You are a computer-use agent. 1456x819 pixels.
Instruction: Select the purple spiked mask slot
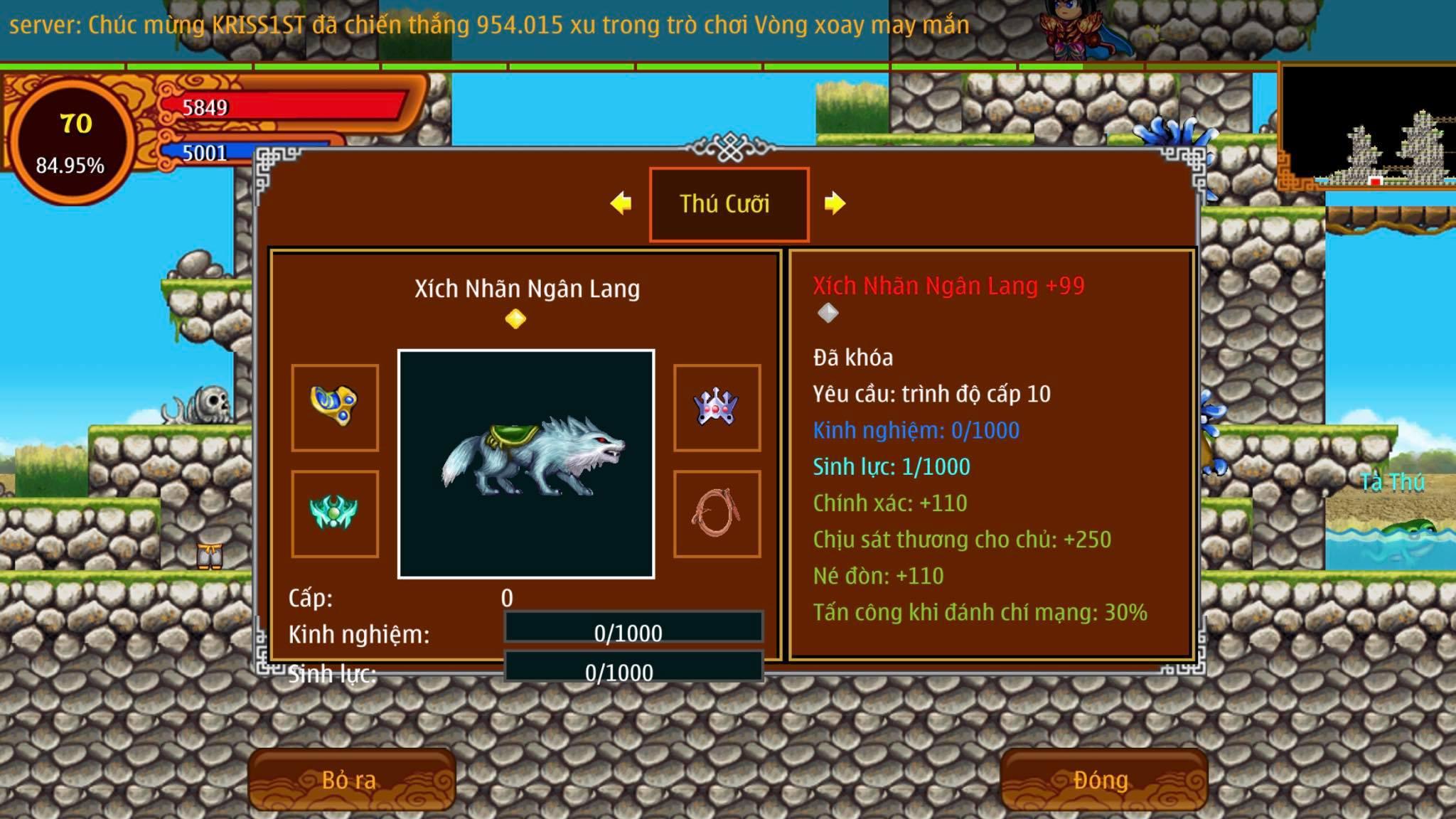tap(717, 407)
